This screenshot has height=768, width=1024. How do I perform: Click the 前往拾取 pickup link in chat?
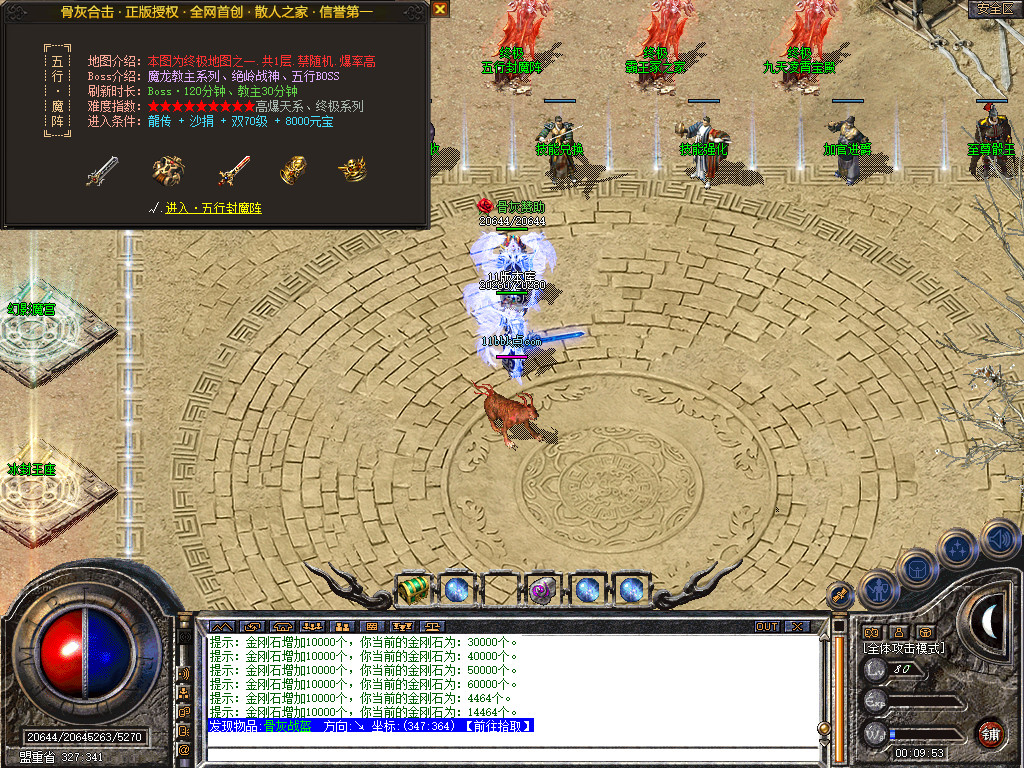coord(496,726)
